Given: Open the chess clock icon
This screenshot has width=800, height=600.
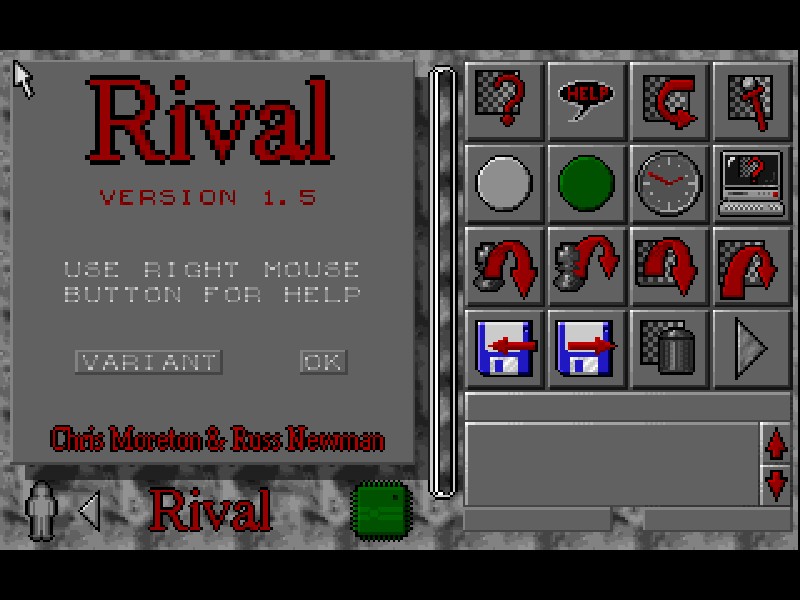Looking at the screenshot, I should 670,184.
